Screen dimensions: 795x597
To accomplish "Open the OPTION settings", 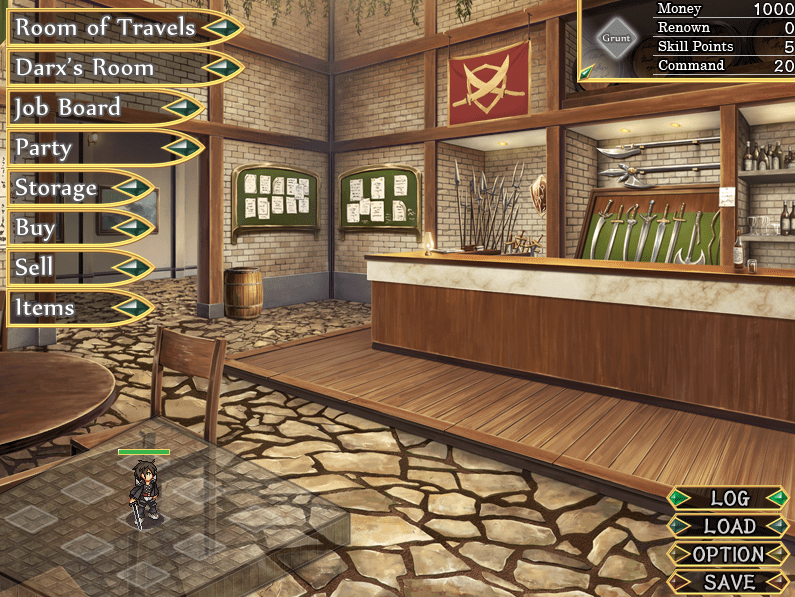I will tap(729, 554).
